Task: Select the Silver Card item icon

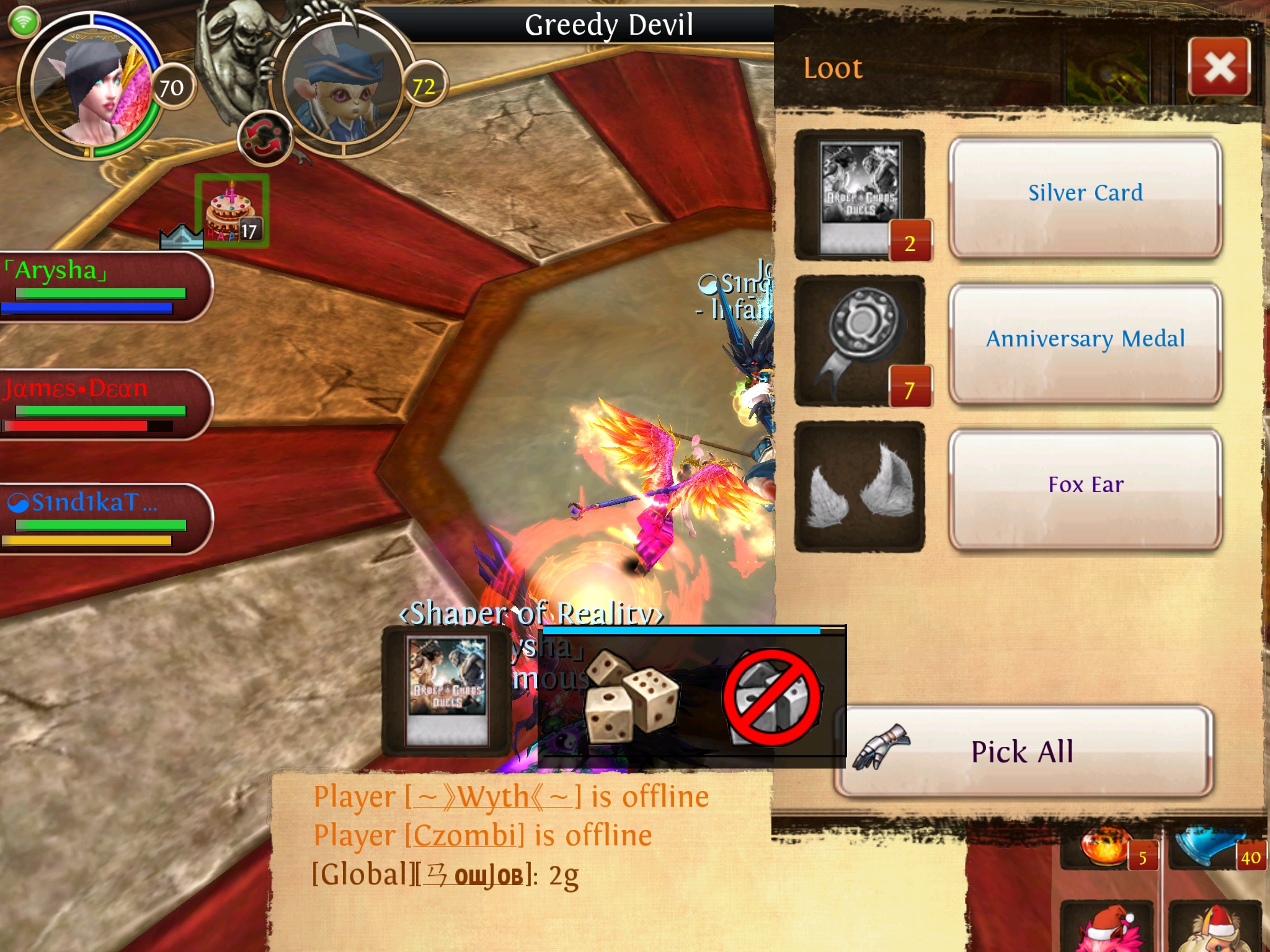Action: pyautogui.click(x=859, y=195)
